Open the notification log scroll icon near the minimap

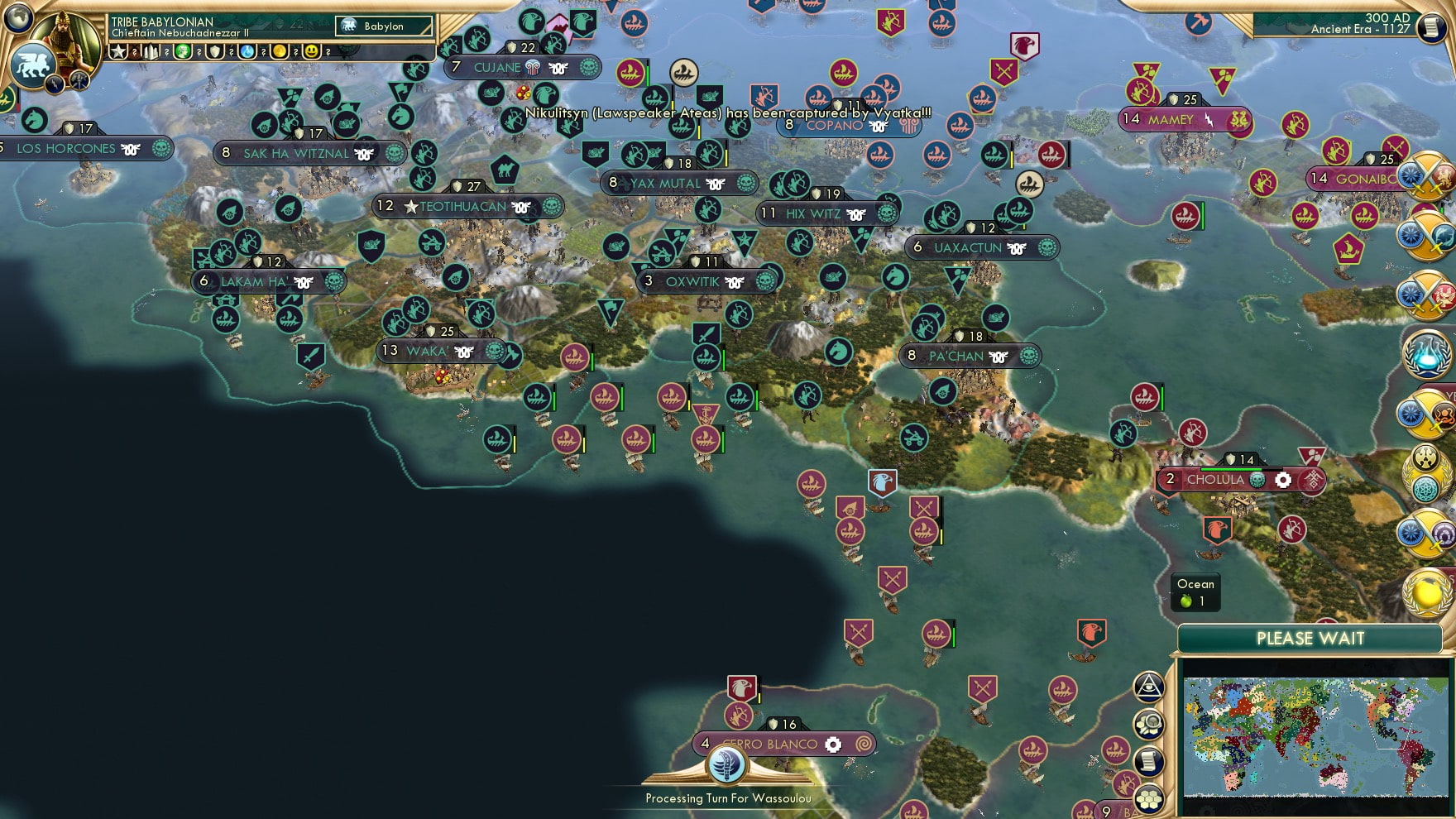(1147, 759)
